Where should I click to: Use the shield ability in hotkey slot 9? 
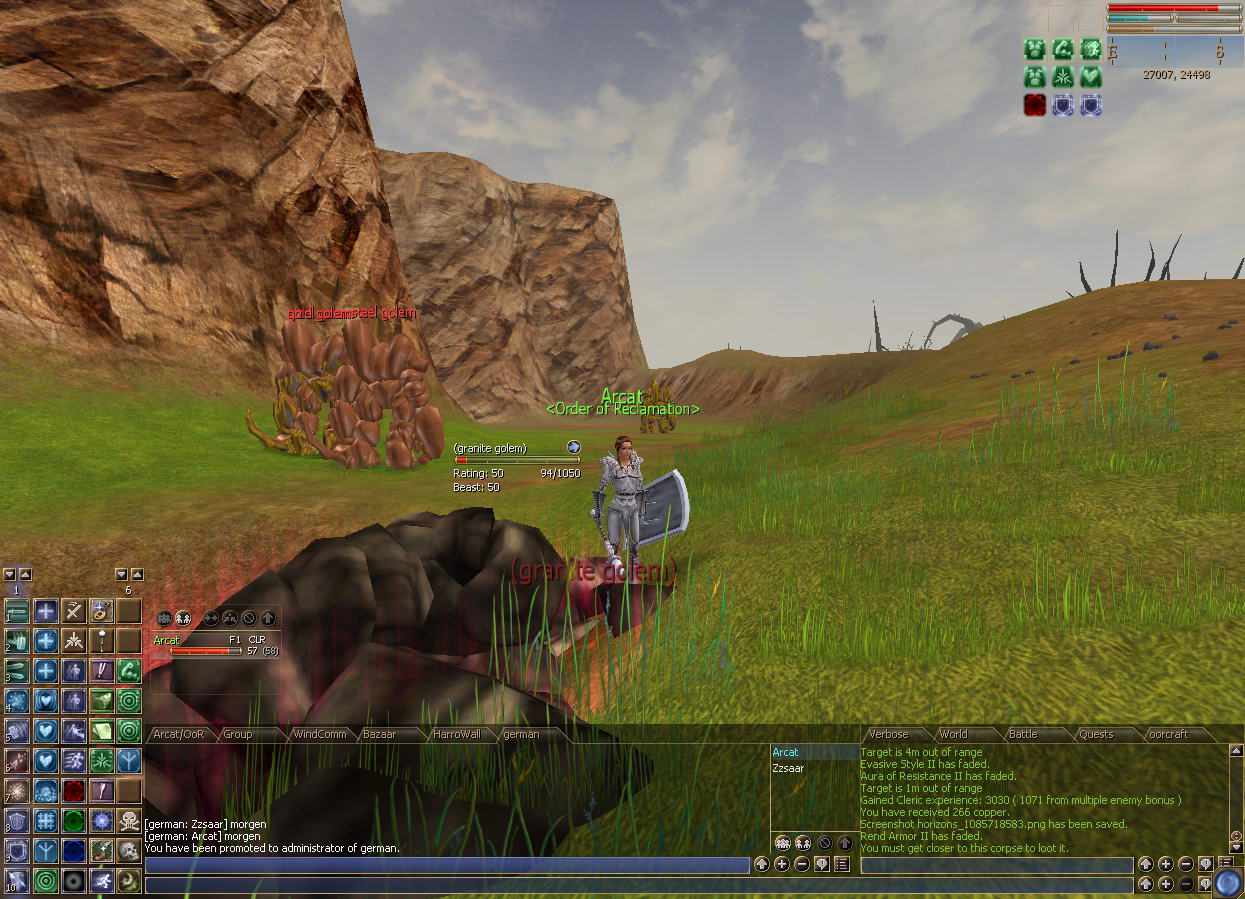click(17, 850)
